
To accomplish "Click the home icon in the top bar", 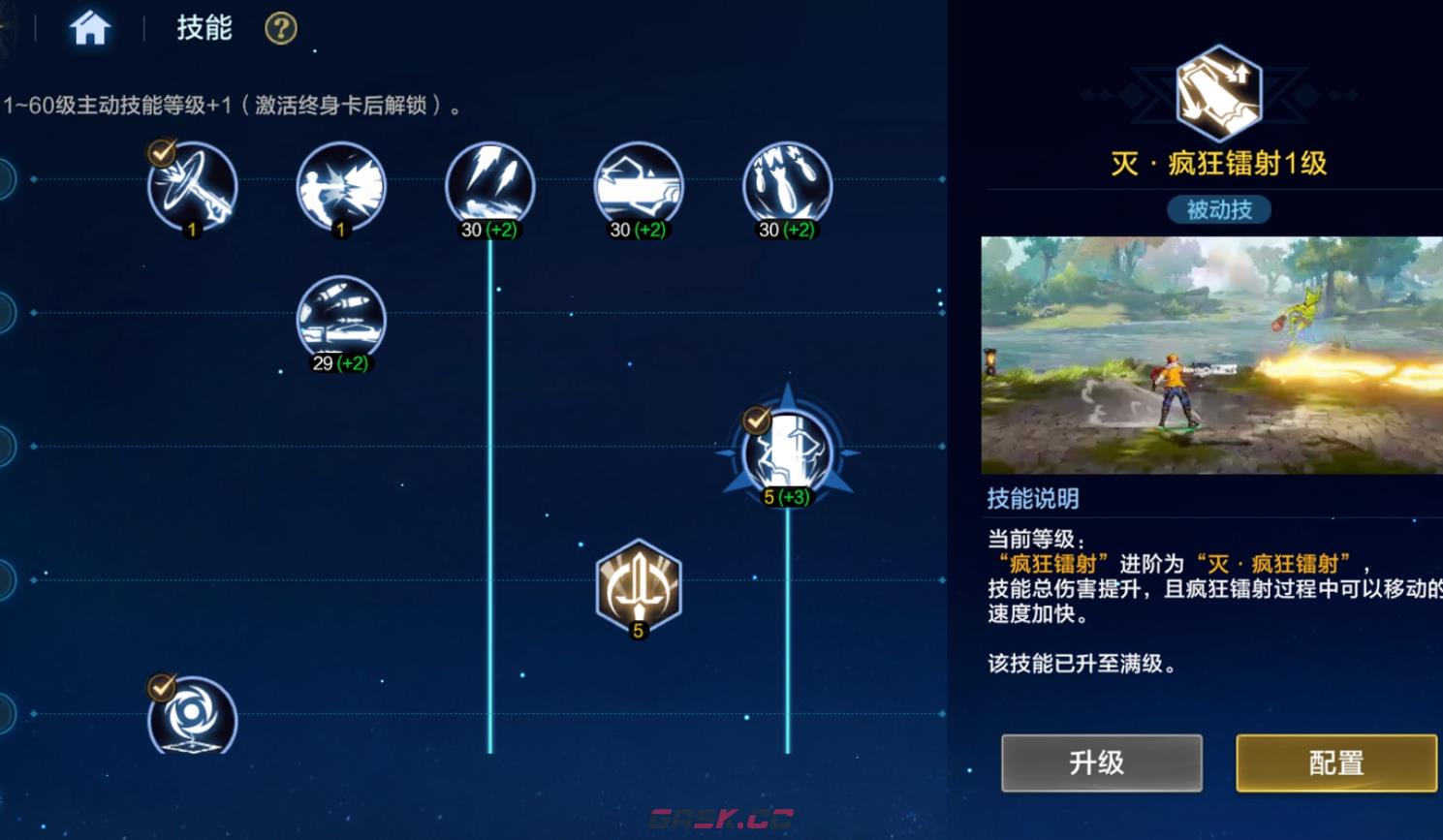I will (90, 28).
